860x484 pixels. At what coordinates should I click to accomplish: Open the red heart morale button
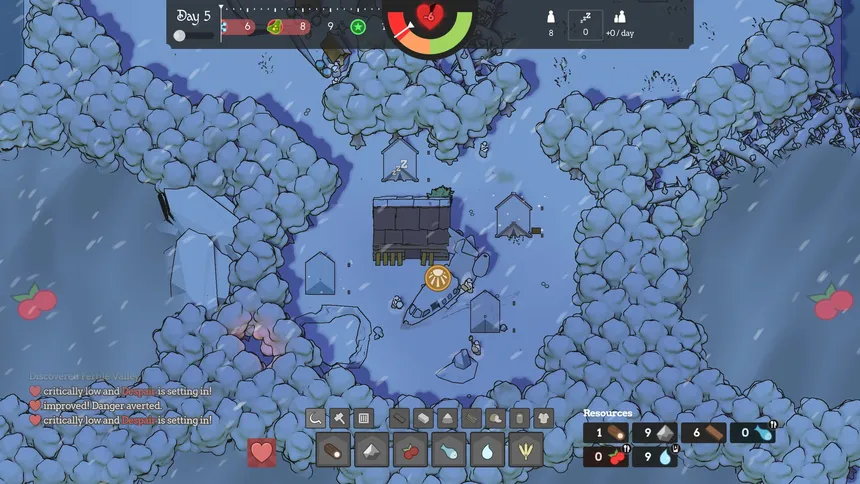pos(262,452)
